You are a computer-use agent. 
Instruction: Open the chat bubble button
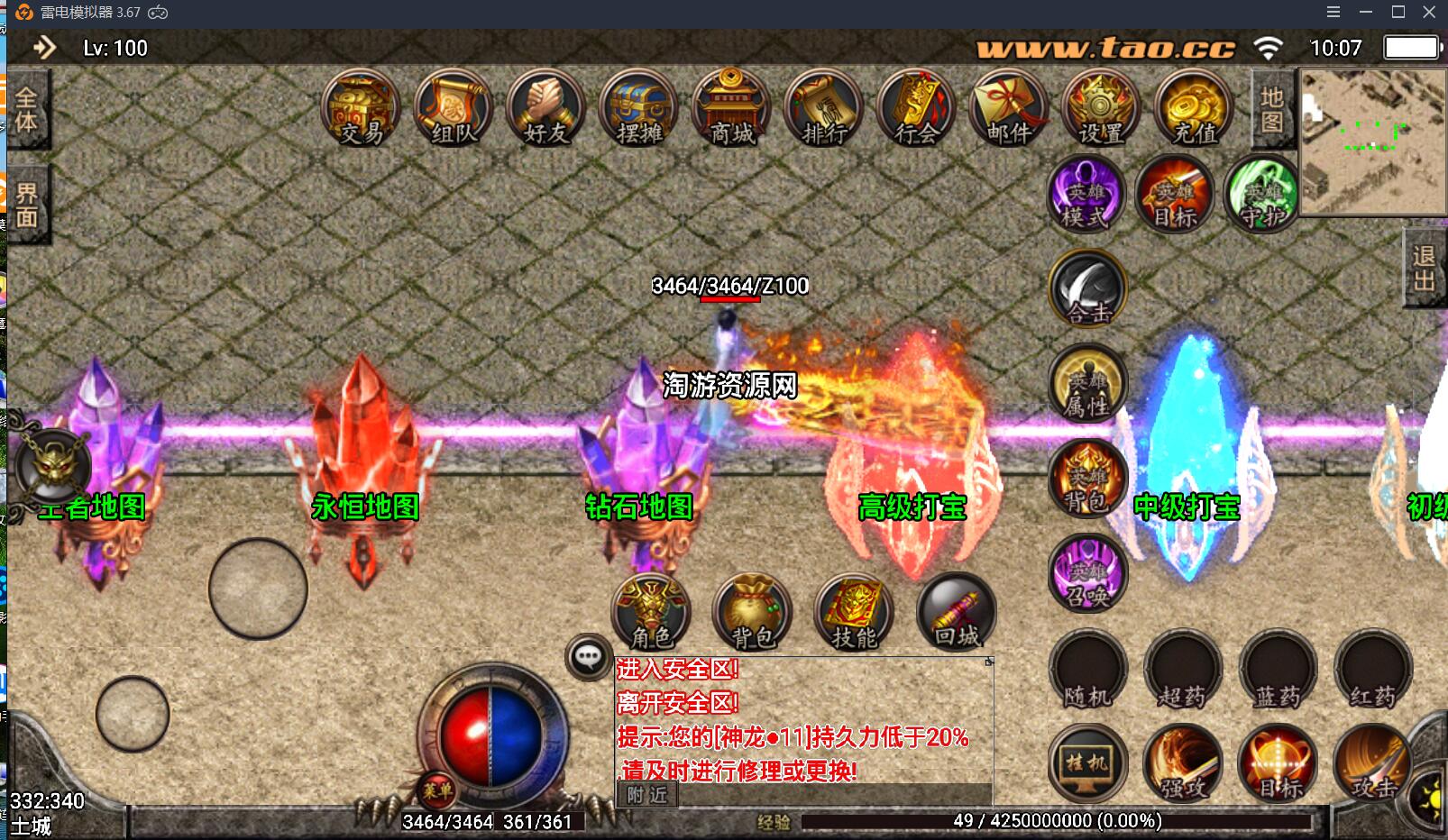[589, 656]
